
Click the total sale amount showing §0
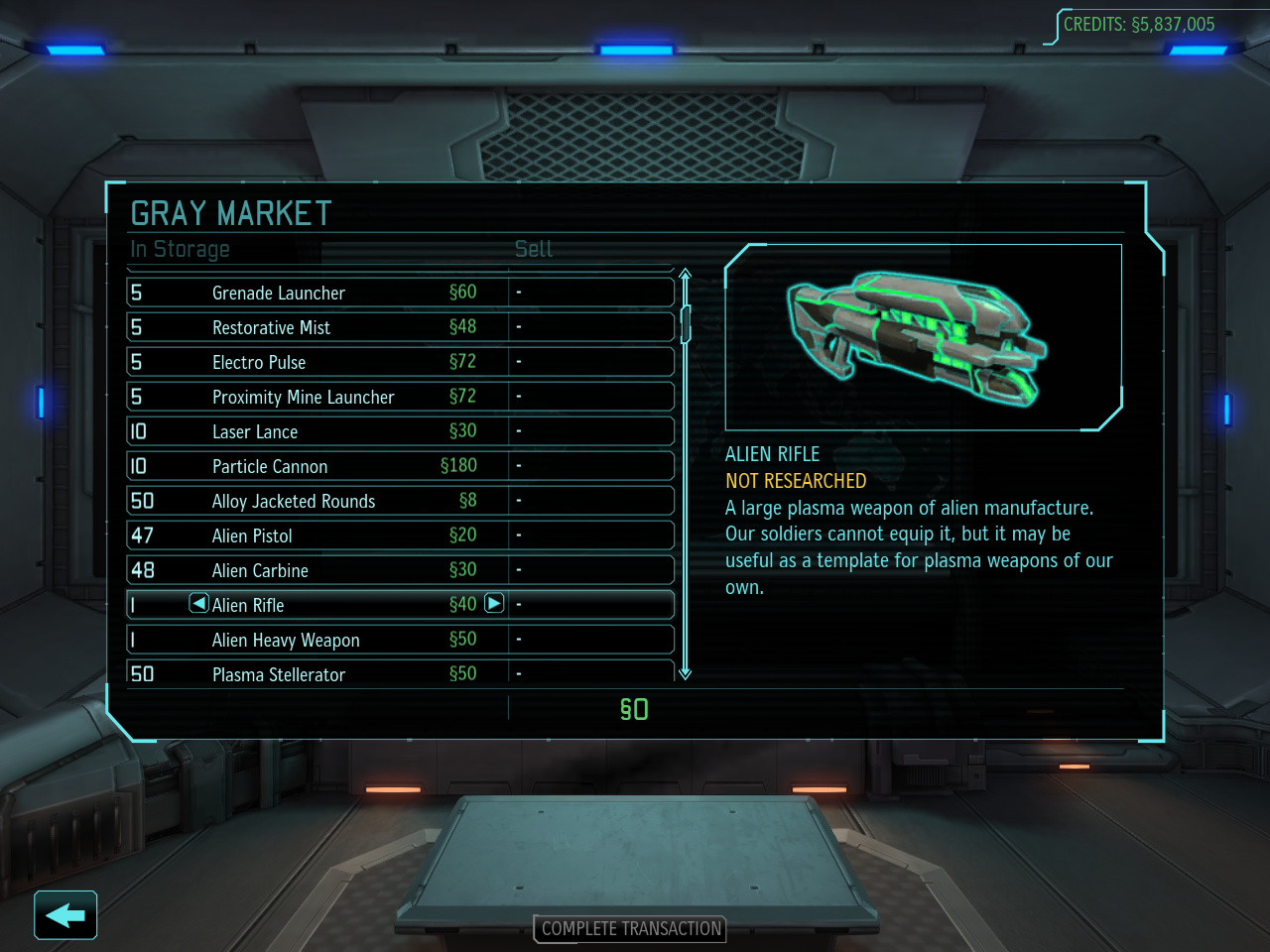tap(634, 709)
